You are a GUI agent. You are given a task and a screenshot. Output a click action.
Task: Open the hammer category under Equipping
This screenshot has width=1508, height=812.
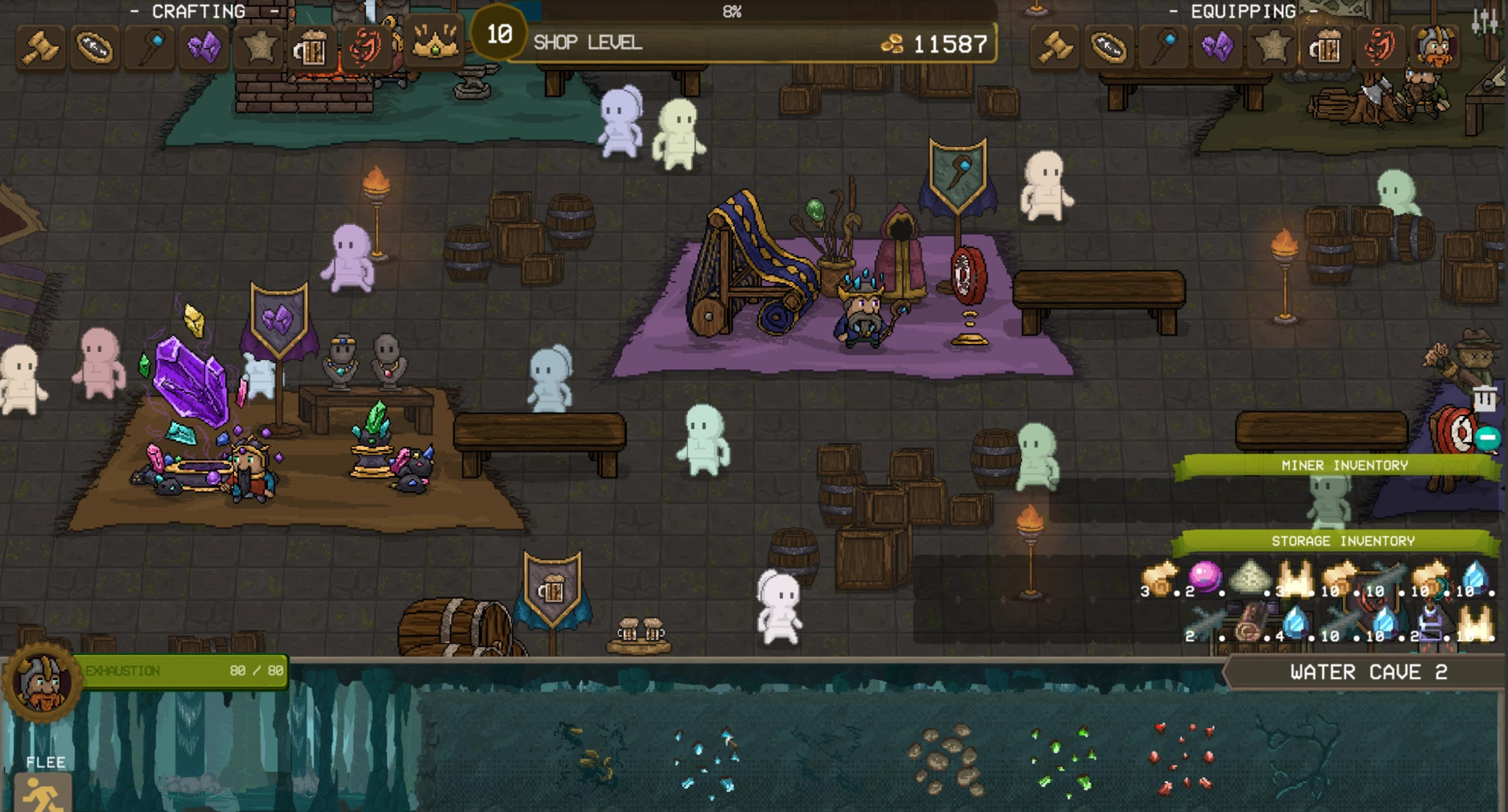pos(1055,48)
